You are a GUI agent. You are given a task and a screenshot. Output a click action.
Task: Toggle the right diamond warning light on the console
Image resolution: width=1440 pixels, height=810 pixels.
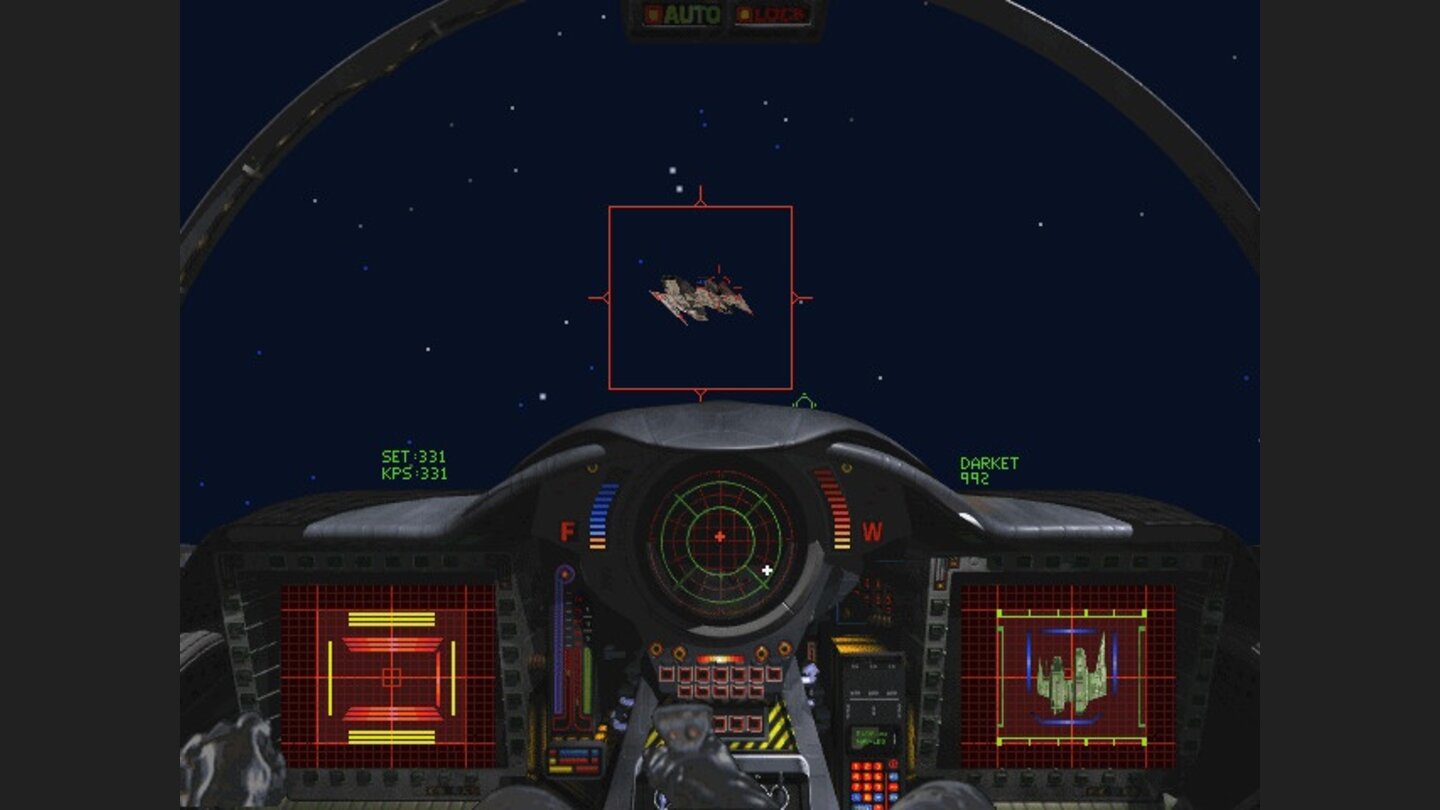click(845, 466)
